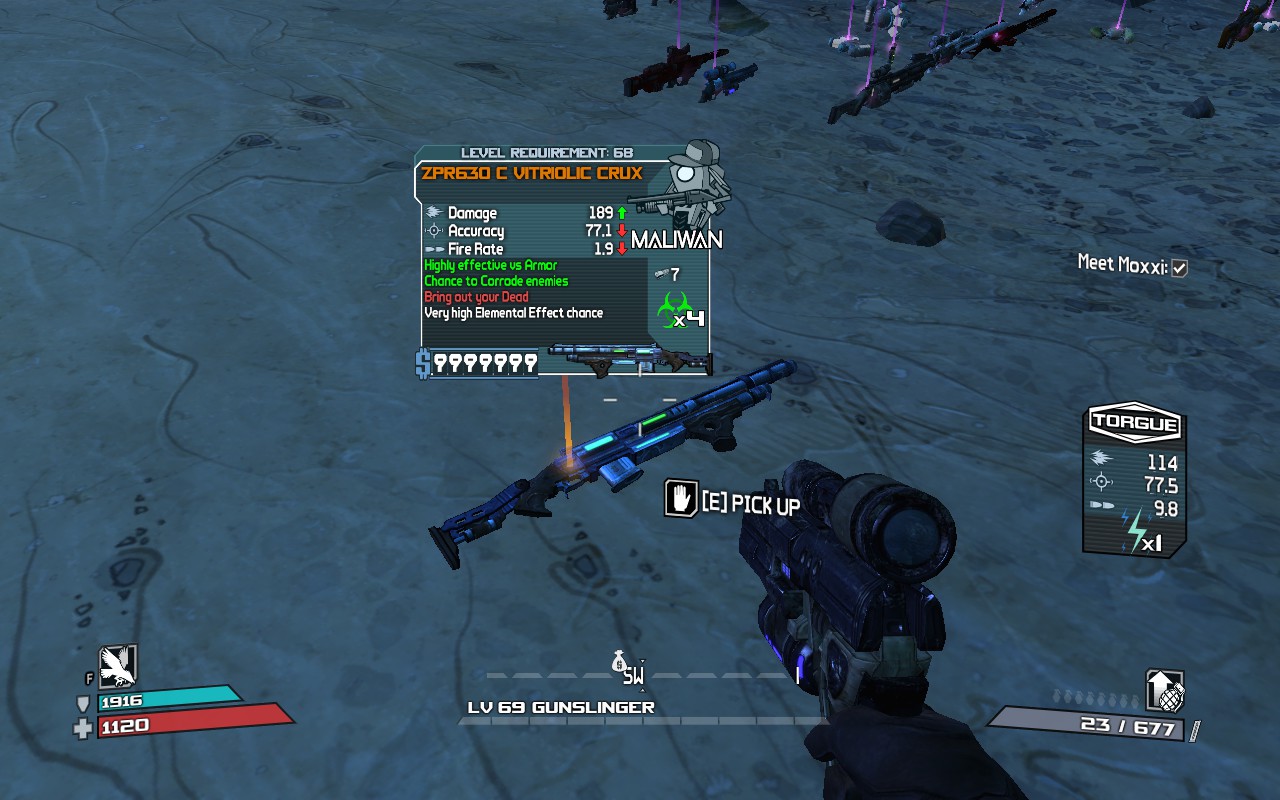Image resolution: width=1280 pixels, height=800 pixels.
Task: Toggle the Meet Moxxi objective checkbox
Action: coord(1179,268)
